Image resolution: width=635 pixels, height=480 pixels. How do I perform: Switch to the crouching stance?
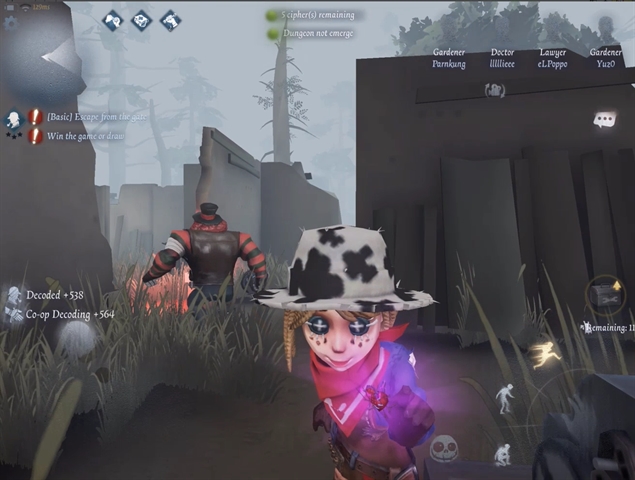[x=502, y=453]
